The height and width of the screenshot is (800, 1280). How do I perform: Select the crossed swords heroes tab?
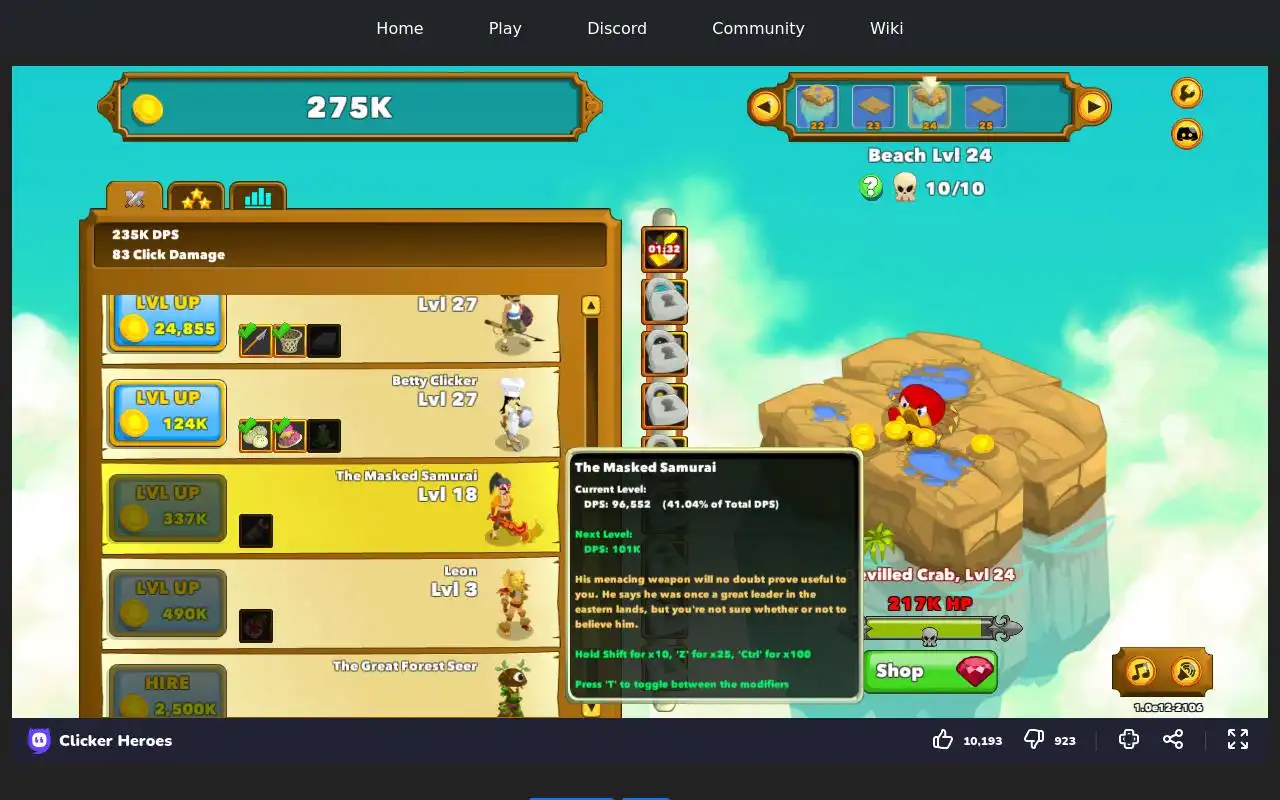tap(135, 198)
